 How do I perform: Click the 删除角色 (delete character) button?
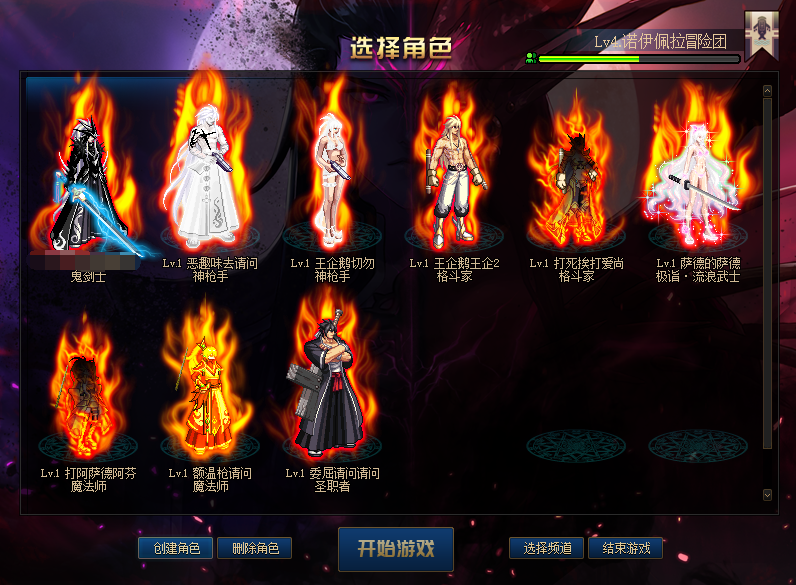tap(254, 548)
